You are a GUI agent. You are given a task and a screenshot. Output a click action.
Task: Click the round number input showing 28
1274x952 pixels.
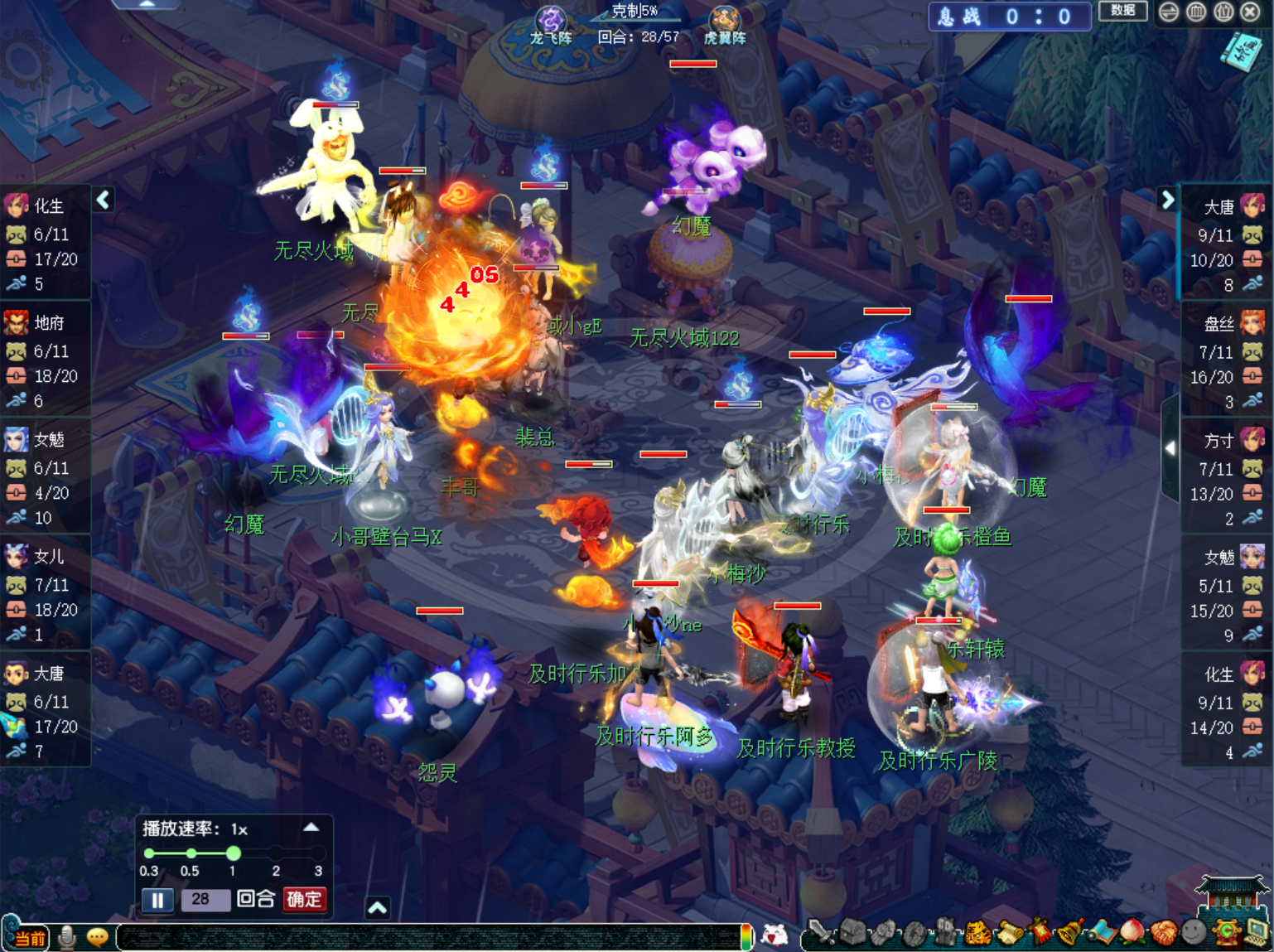204,899
